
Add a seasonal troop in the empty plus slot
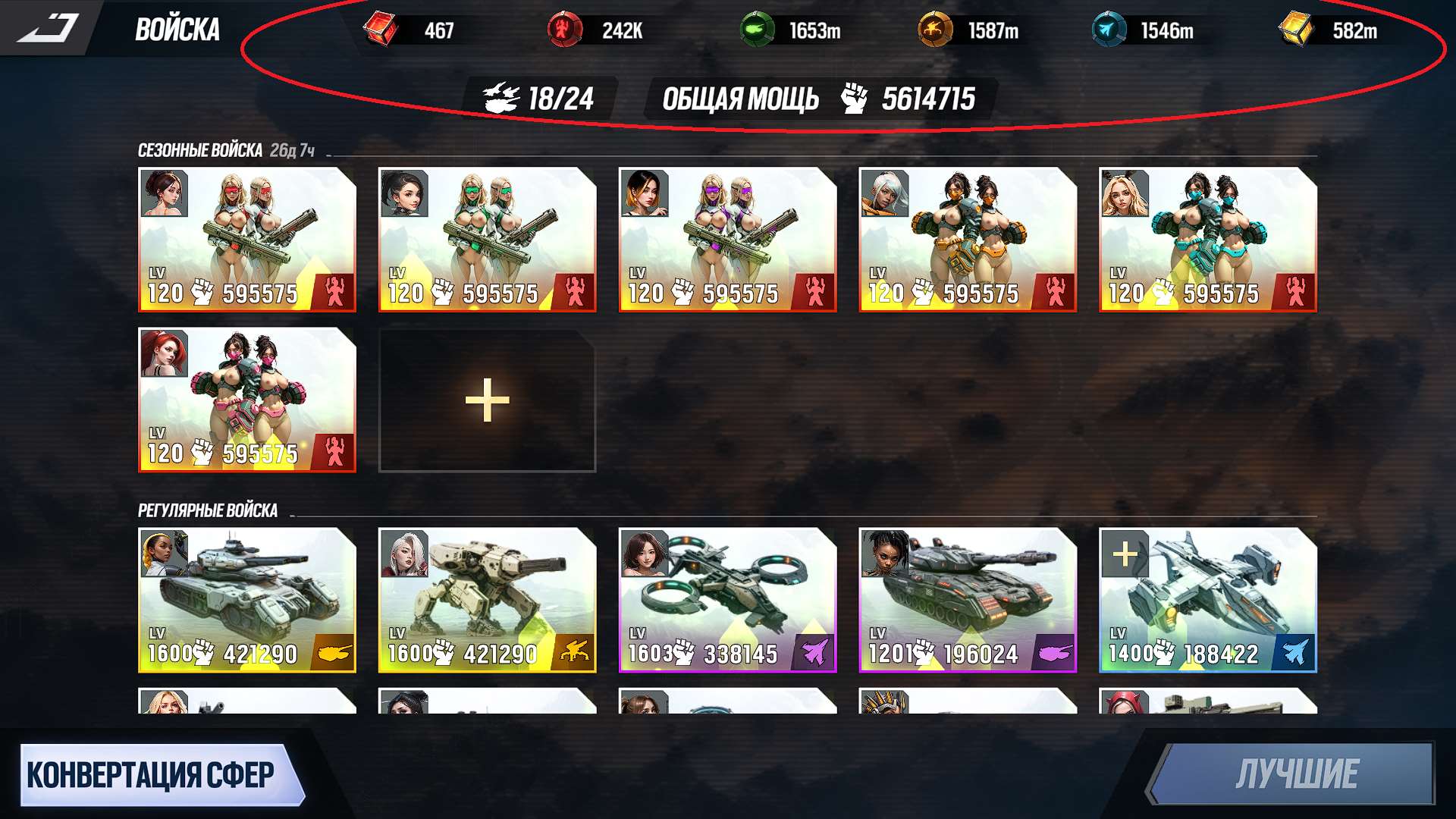point(487,400)
